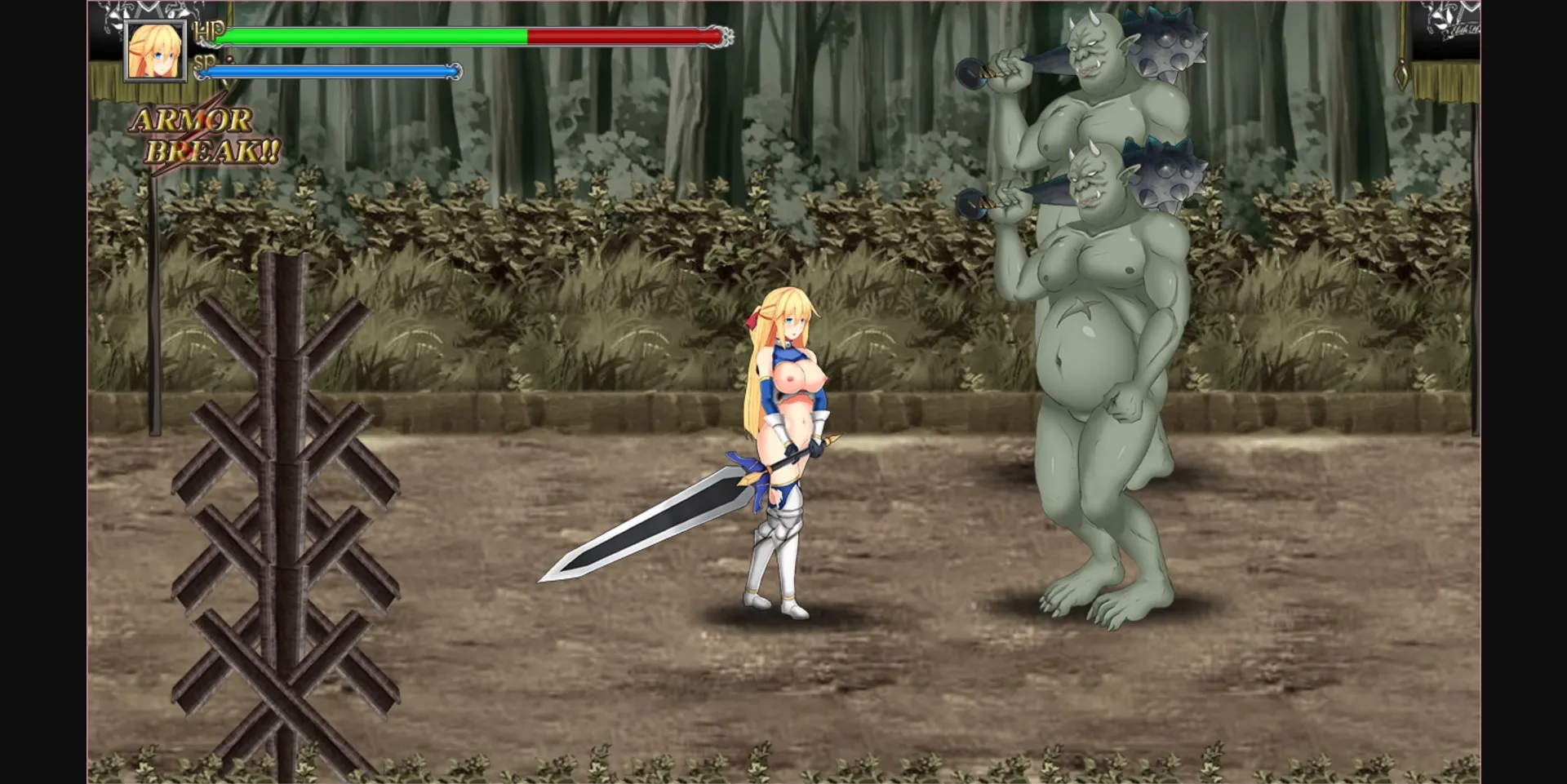
Task: Click the heroine's portrait icon in HUD
Action: point(155,52)
